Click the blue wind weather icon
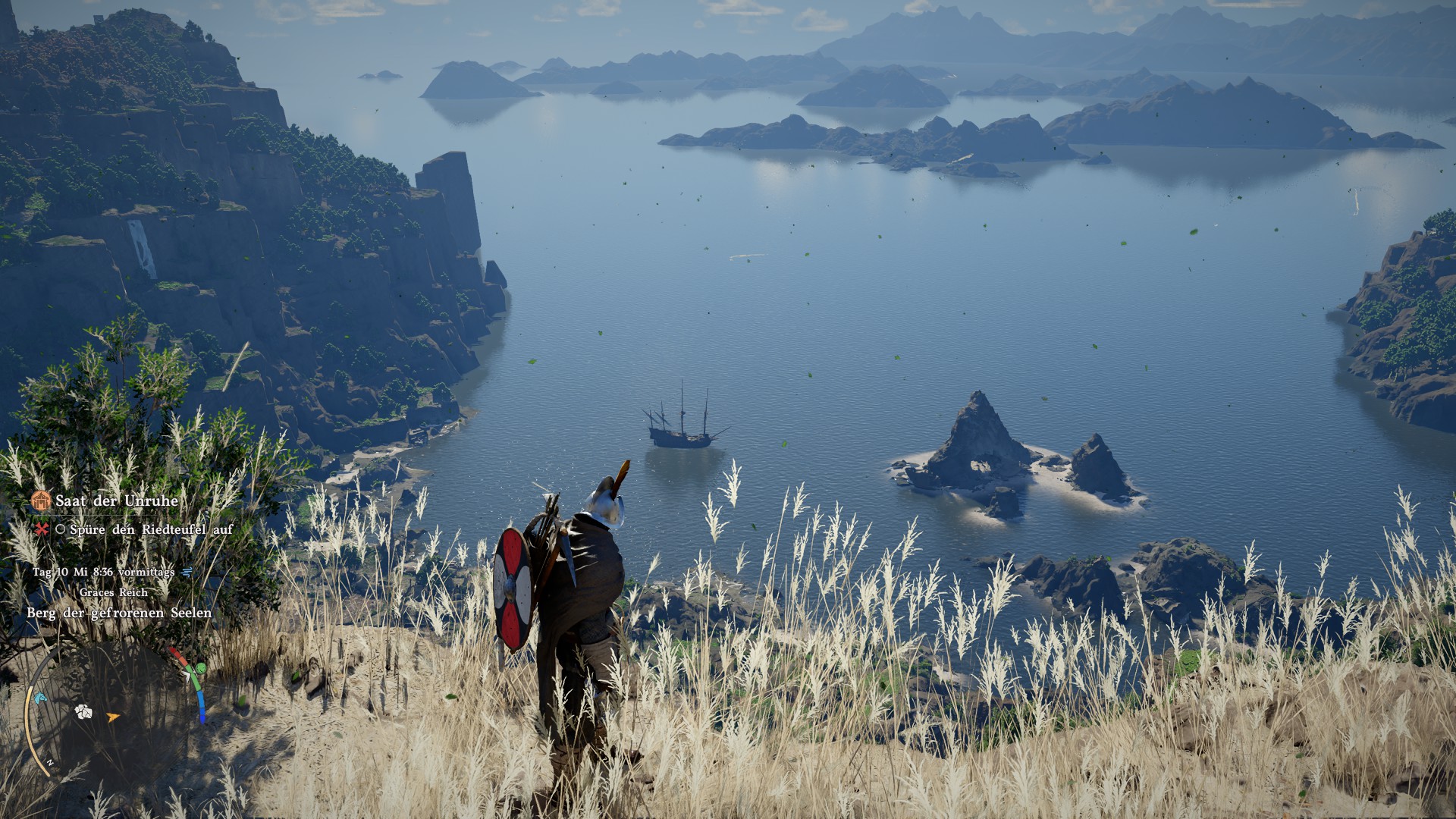The image size is (1456, 819). [187, 572]
